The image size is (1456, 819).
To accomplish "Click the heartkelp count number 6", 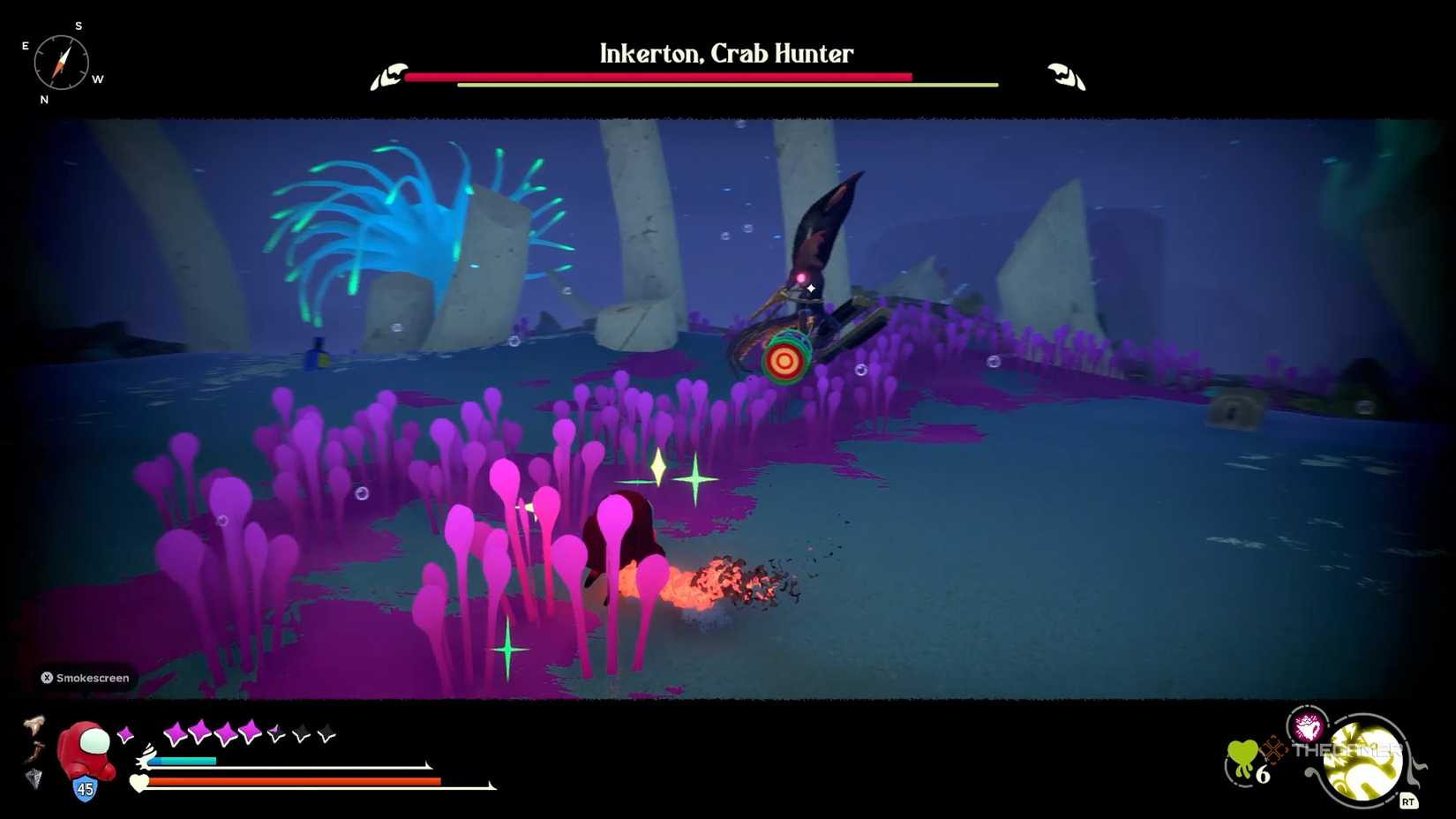I will pos(1262,774).
